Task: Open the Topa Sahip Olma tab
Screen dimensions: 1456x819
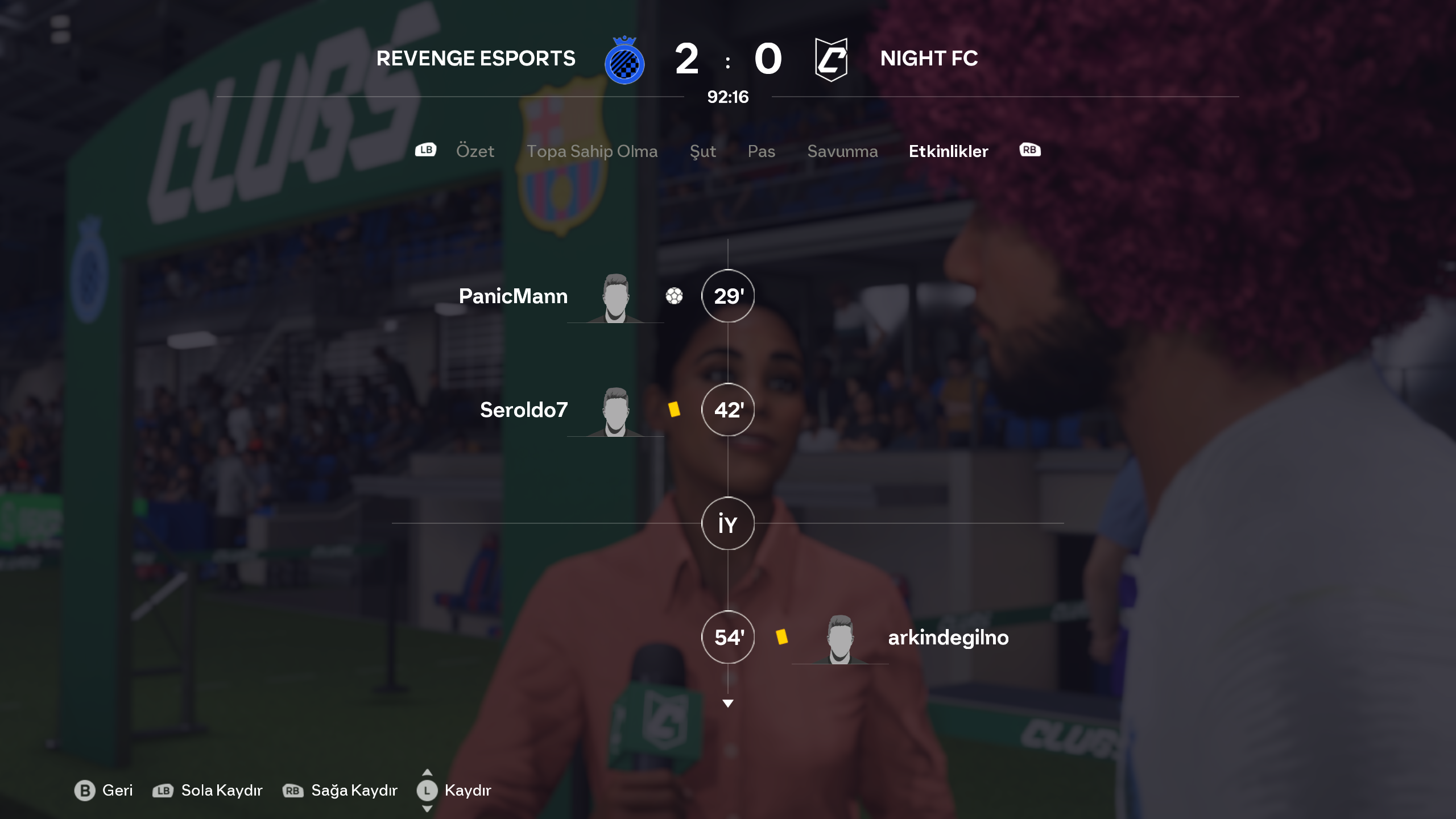Action: pos(591,151)
